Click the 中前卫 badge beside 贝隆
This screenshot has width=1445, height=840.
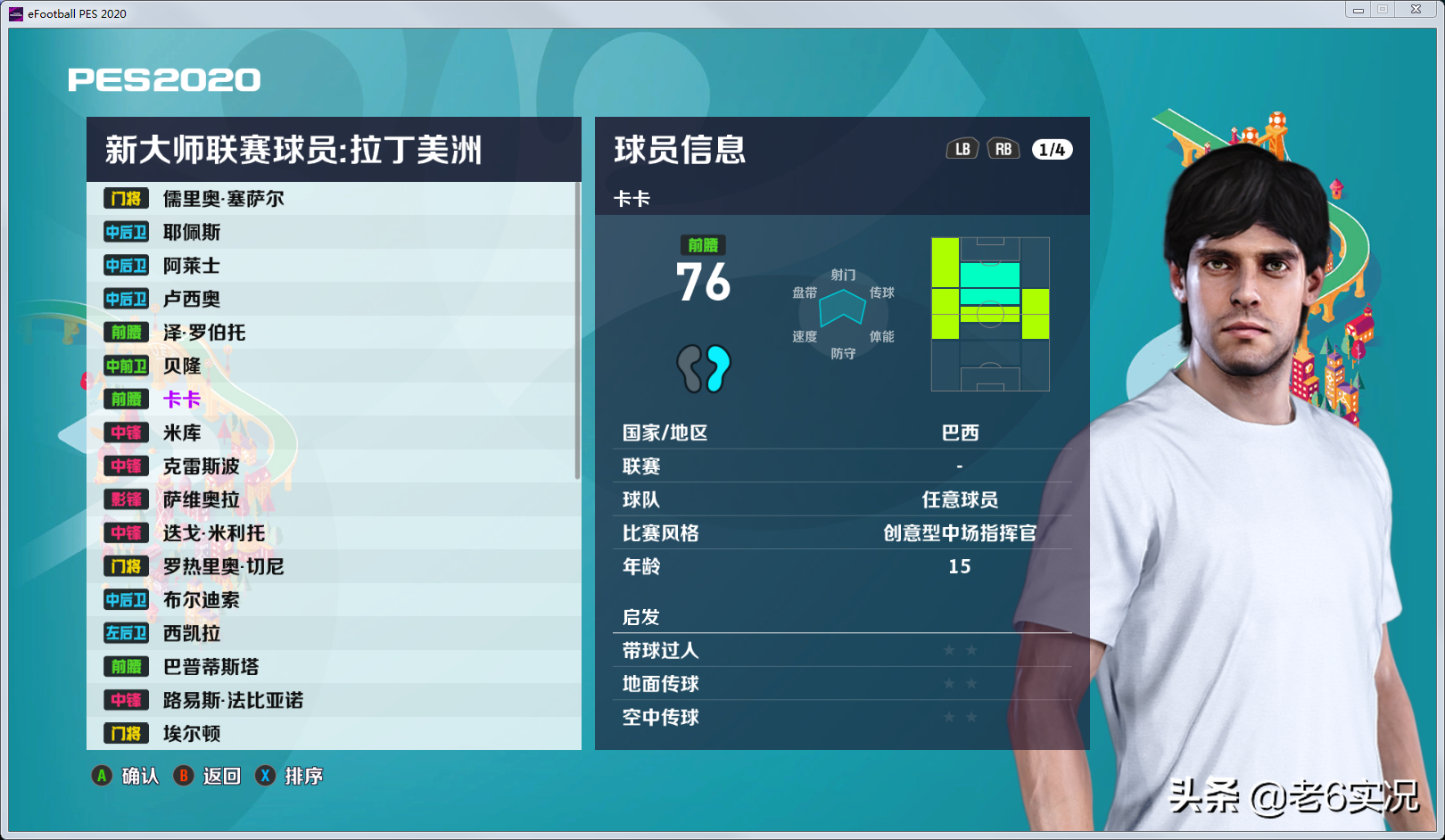pyautogui.click(x=125, y=366)
